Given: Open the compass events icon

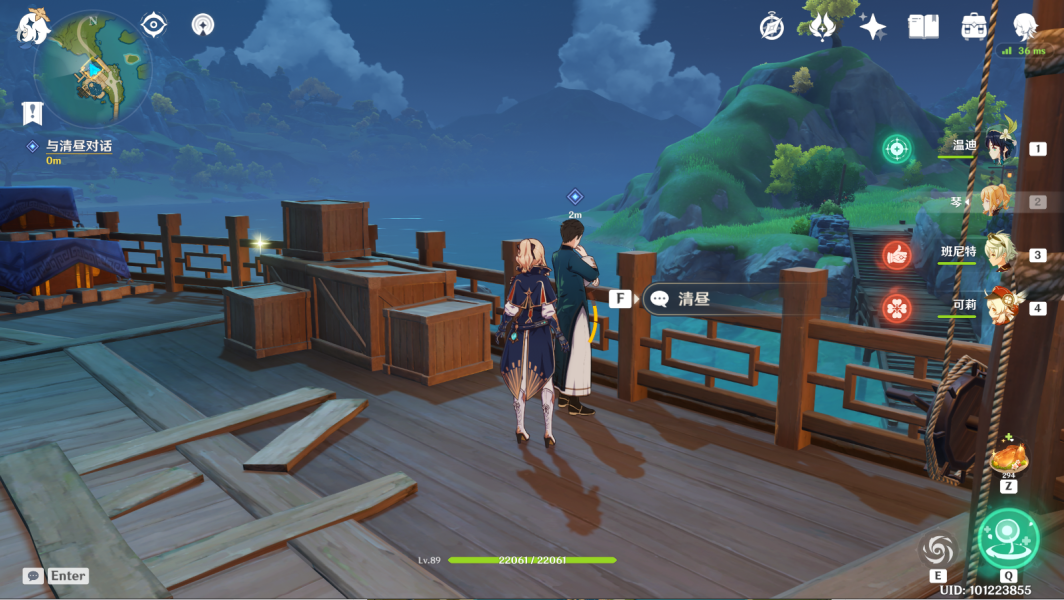Looking at the screenshot, I should point(771,27).
